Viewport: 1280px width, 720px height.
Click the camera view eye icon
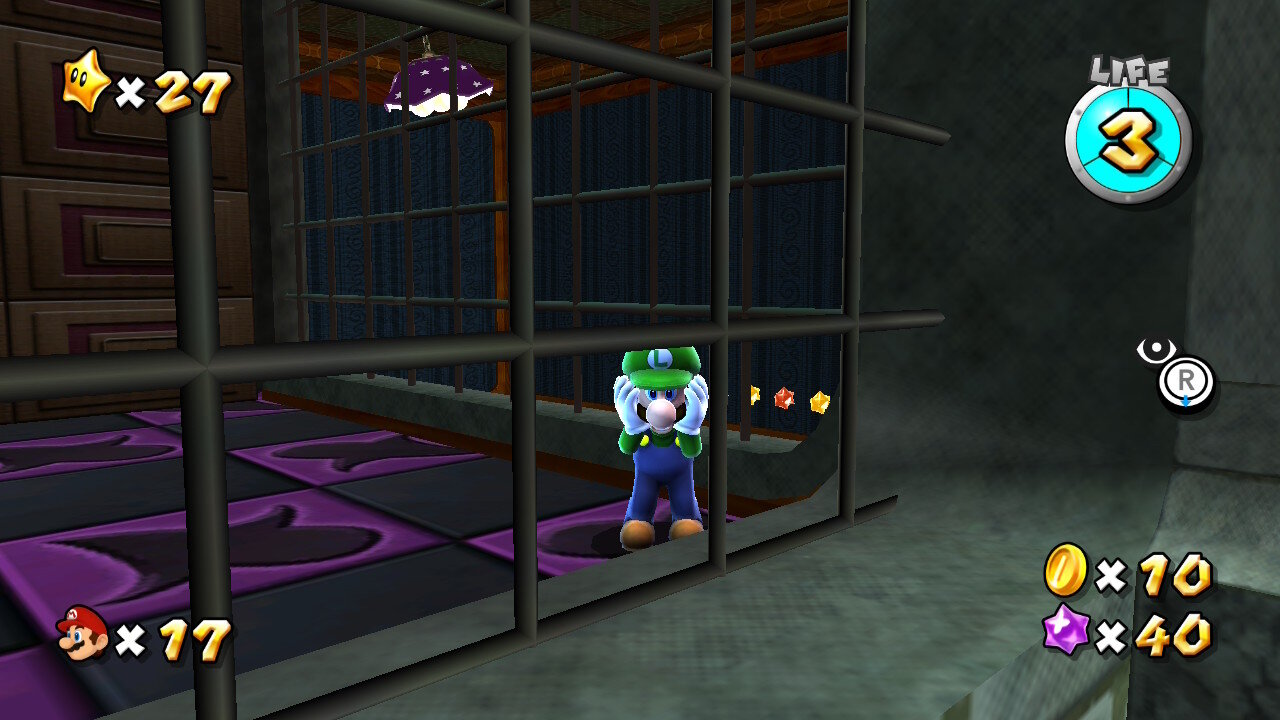(x=1156, y=350)
